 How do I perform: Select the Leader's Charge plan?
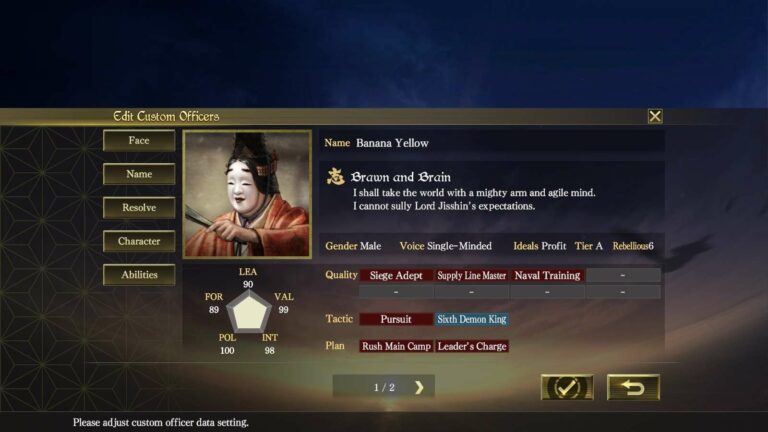pyautogui.click(x=472, y=346)
